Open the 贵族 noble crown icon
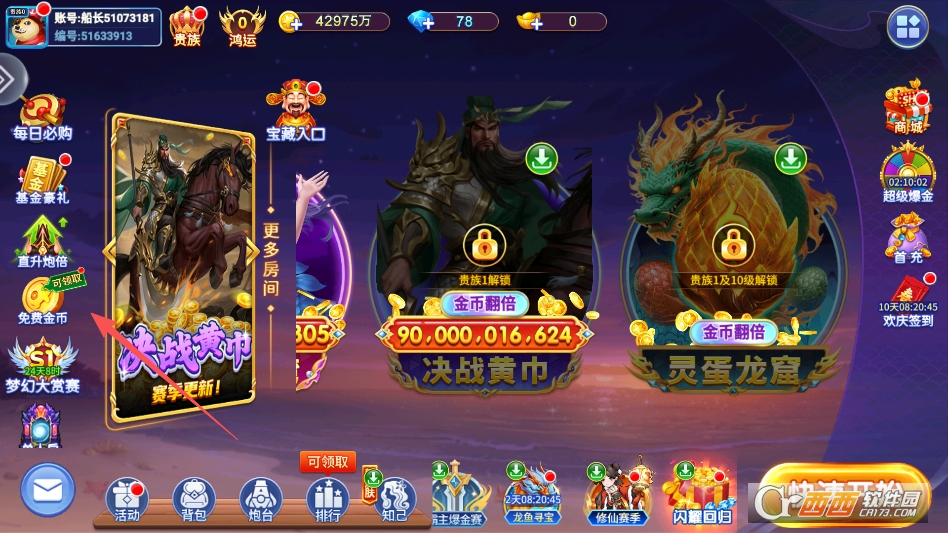948x533 pixels. 187,26
